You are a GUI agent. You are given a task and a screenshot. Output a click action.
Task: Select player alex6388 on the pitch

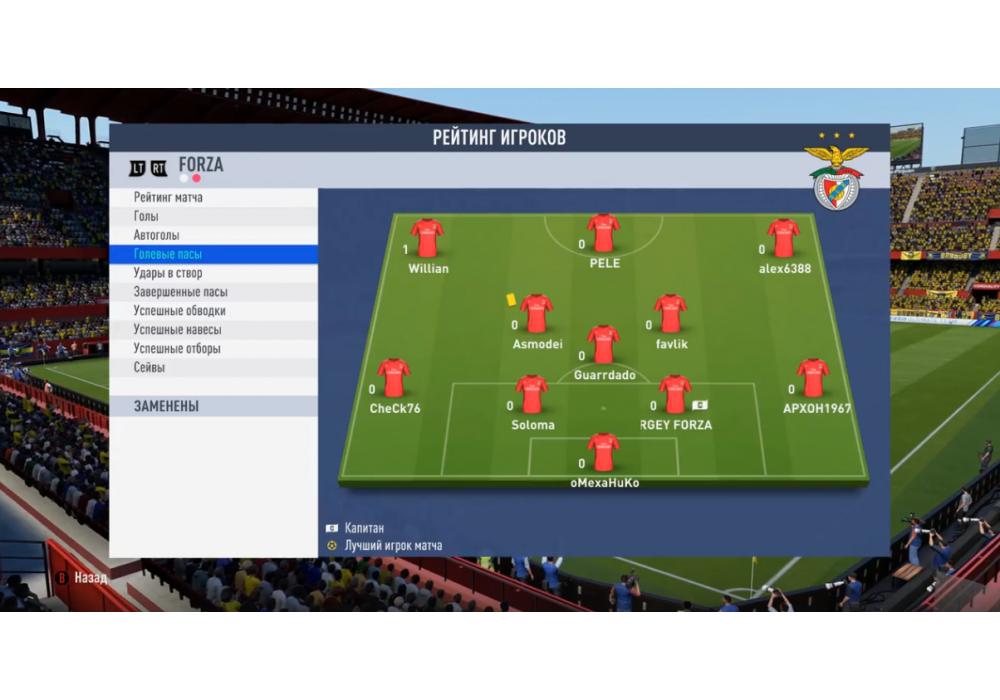click(783, 238)
